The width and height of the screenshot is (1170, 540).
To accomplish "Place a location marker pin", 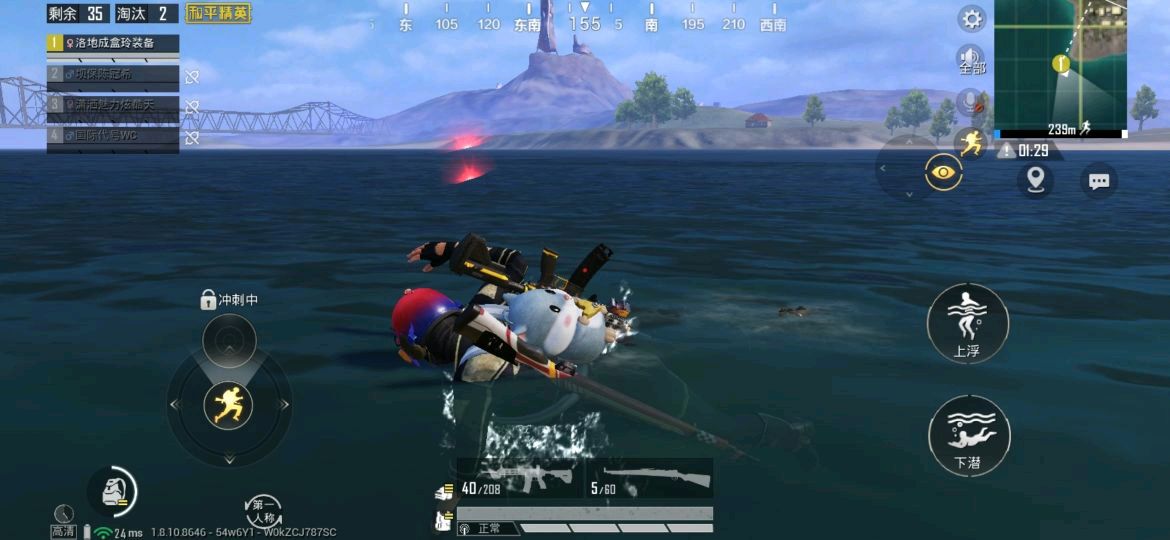I will click(x=1035, y=180).
